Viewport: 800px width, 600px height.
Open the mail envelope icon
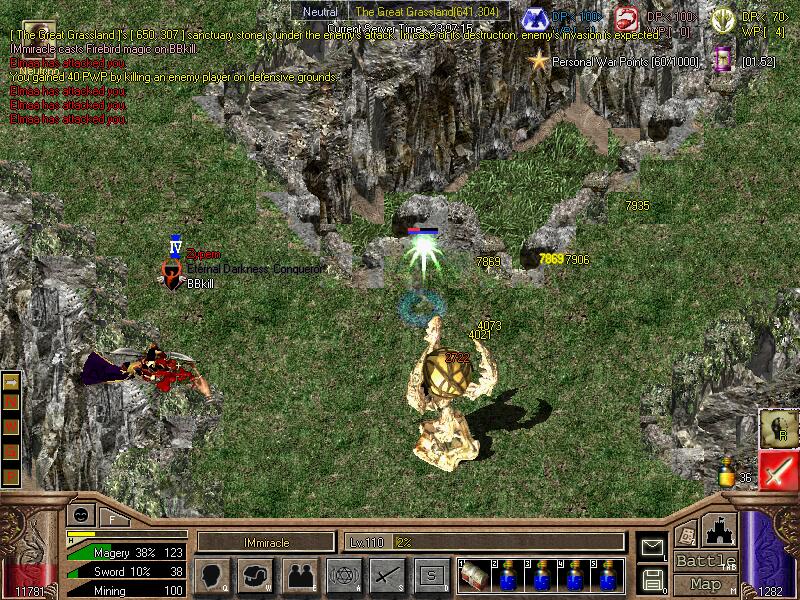coord(652,547)
